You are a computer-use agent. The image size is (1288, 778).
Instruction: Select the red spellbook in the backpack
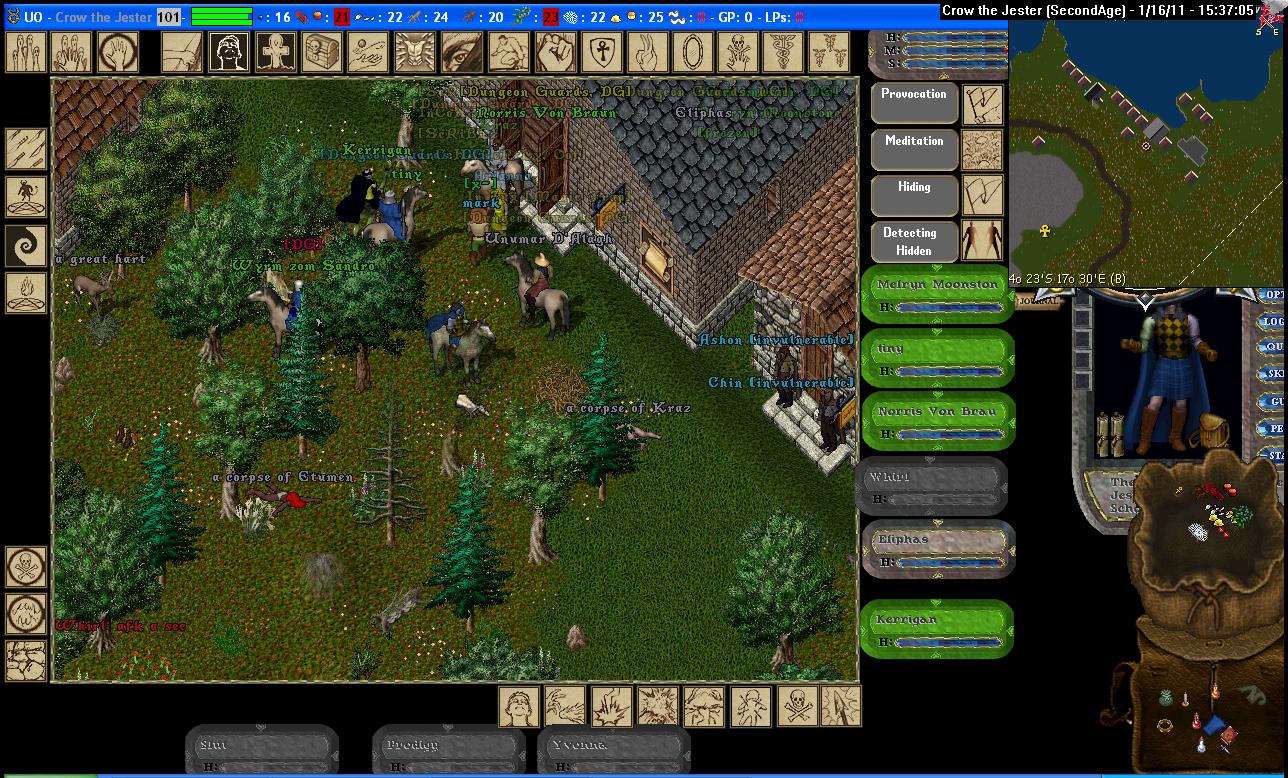tap(1228, 737)
